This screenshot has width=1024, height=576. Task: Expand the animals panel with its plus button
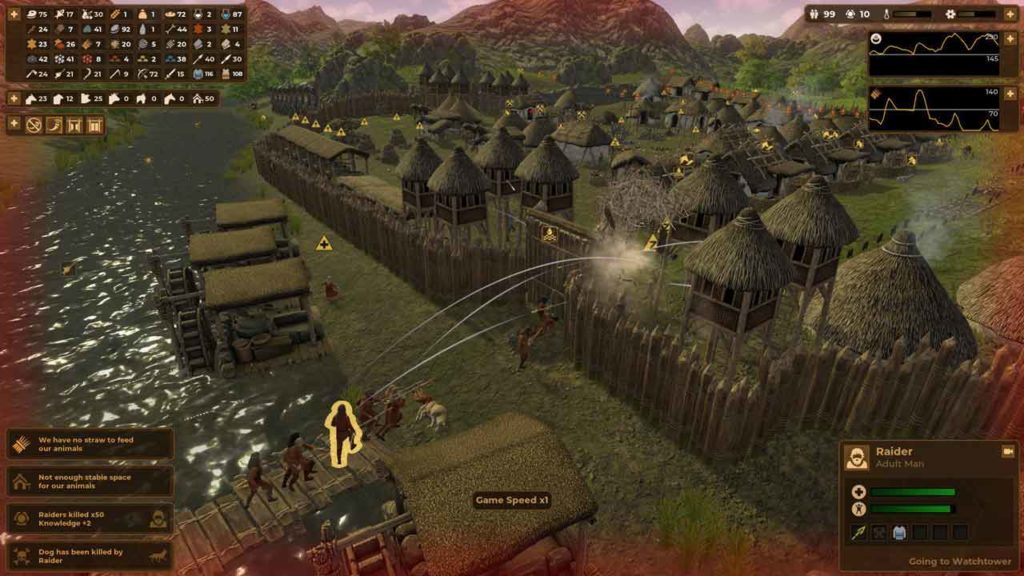[14, 98]
